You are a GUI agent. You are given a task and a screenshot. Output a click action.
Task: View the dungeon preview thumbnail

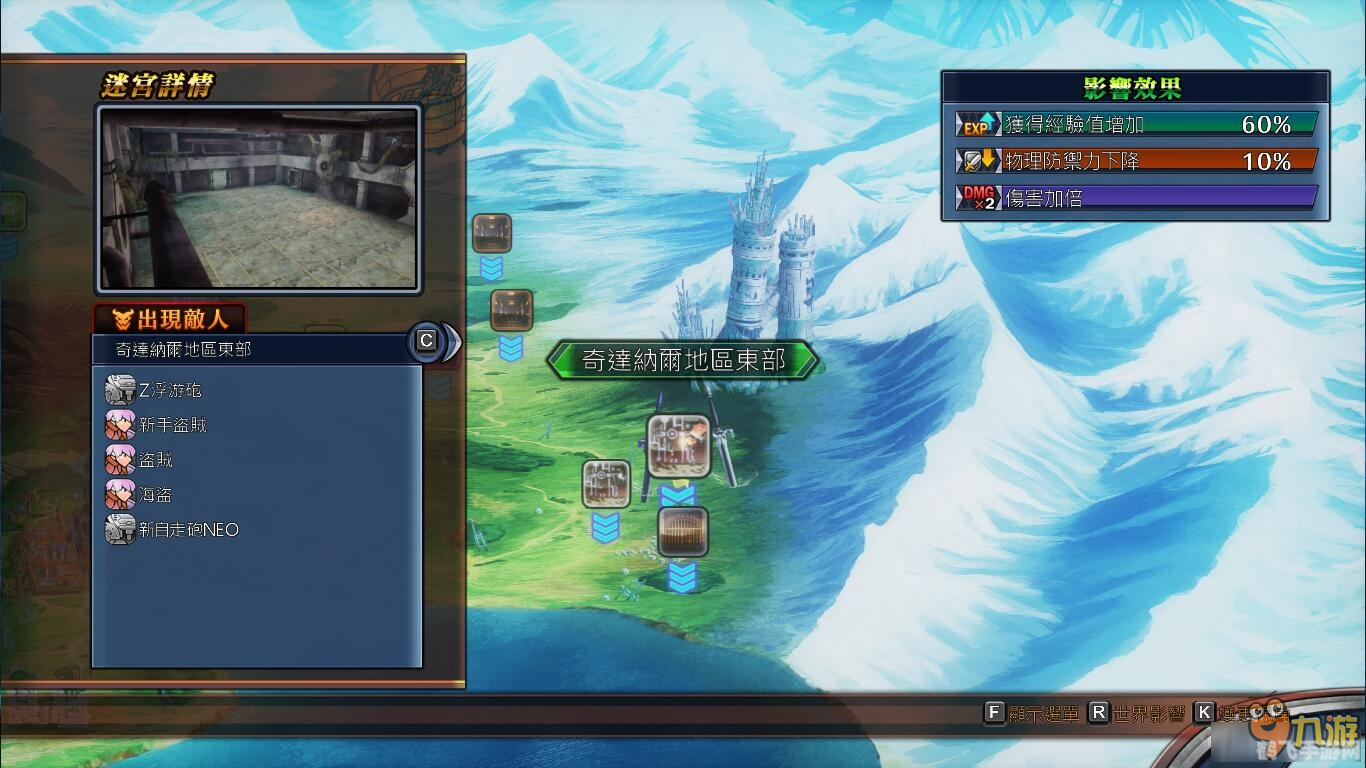click(259, 198)
